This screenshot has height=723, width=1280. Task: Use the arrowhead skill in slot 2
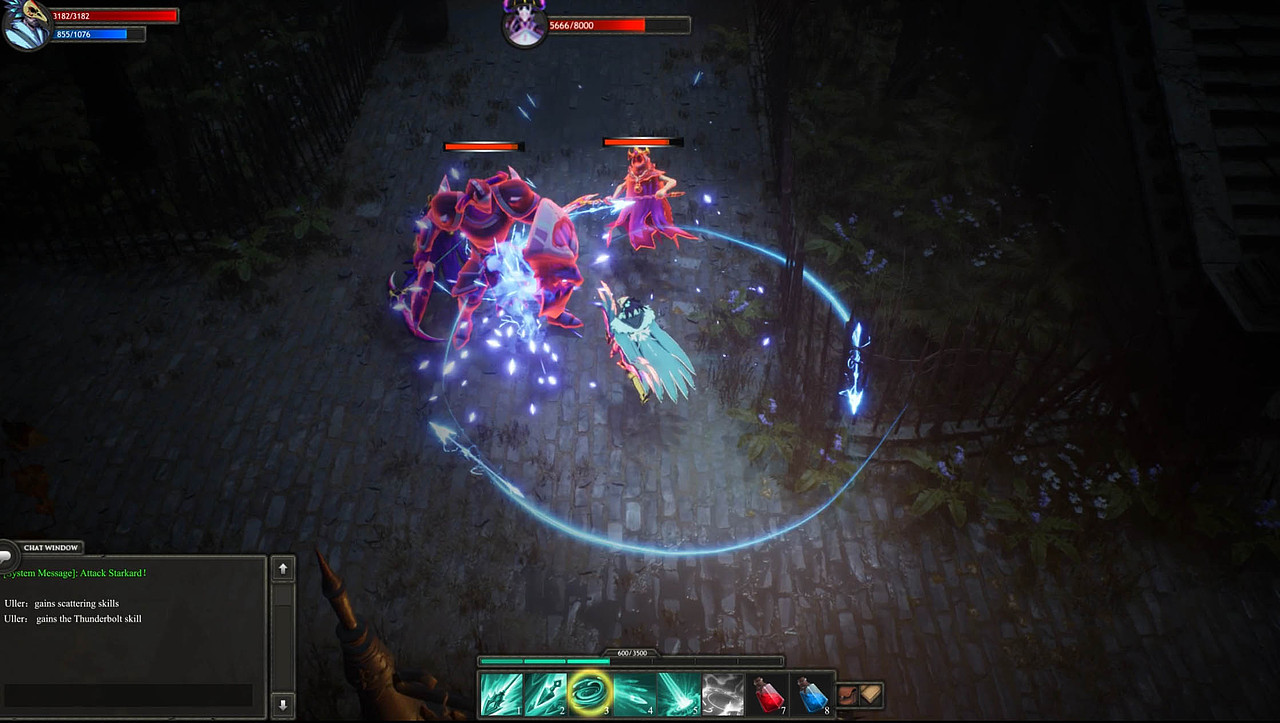click(x=546, y=694)
